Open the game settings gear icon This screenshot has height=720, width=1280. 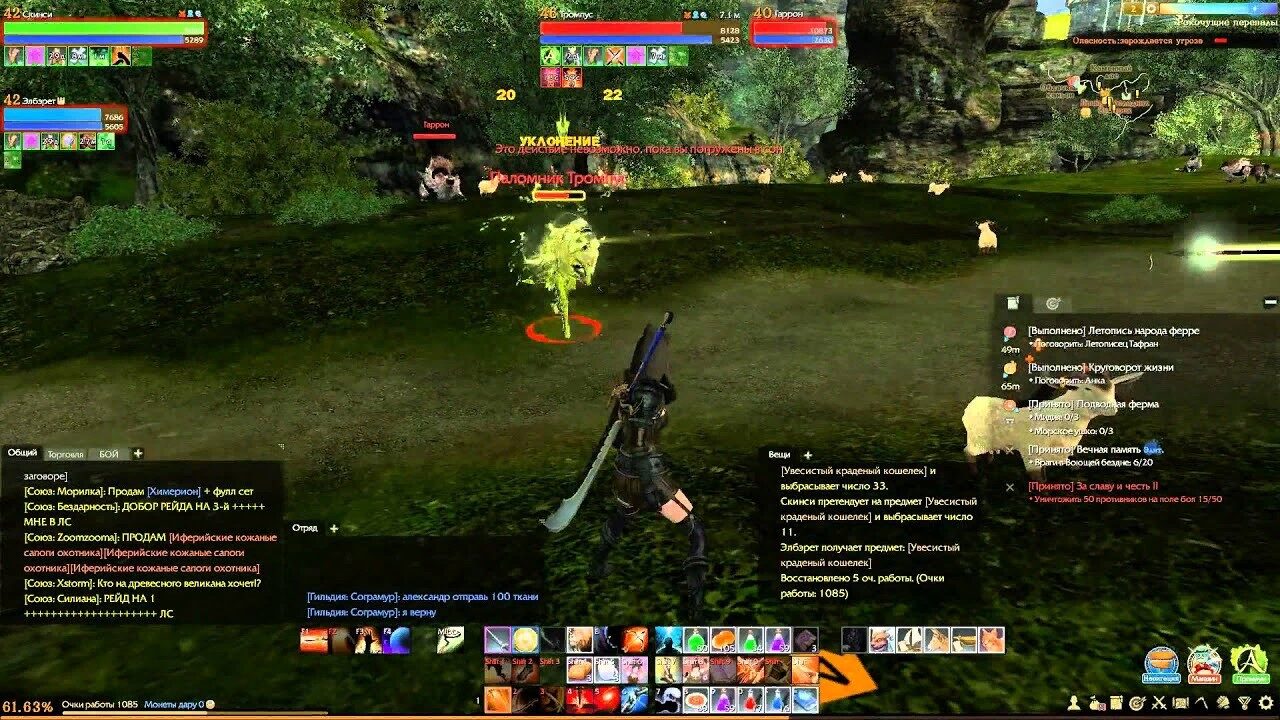tap(1265, 702)
